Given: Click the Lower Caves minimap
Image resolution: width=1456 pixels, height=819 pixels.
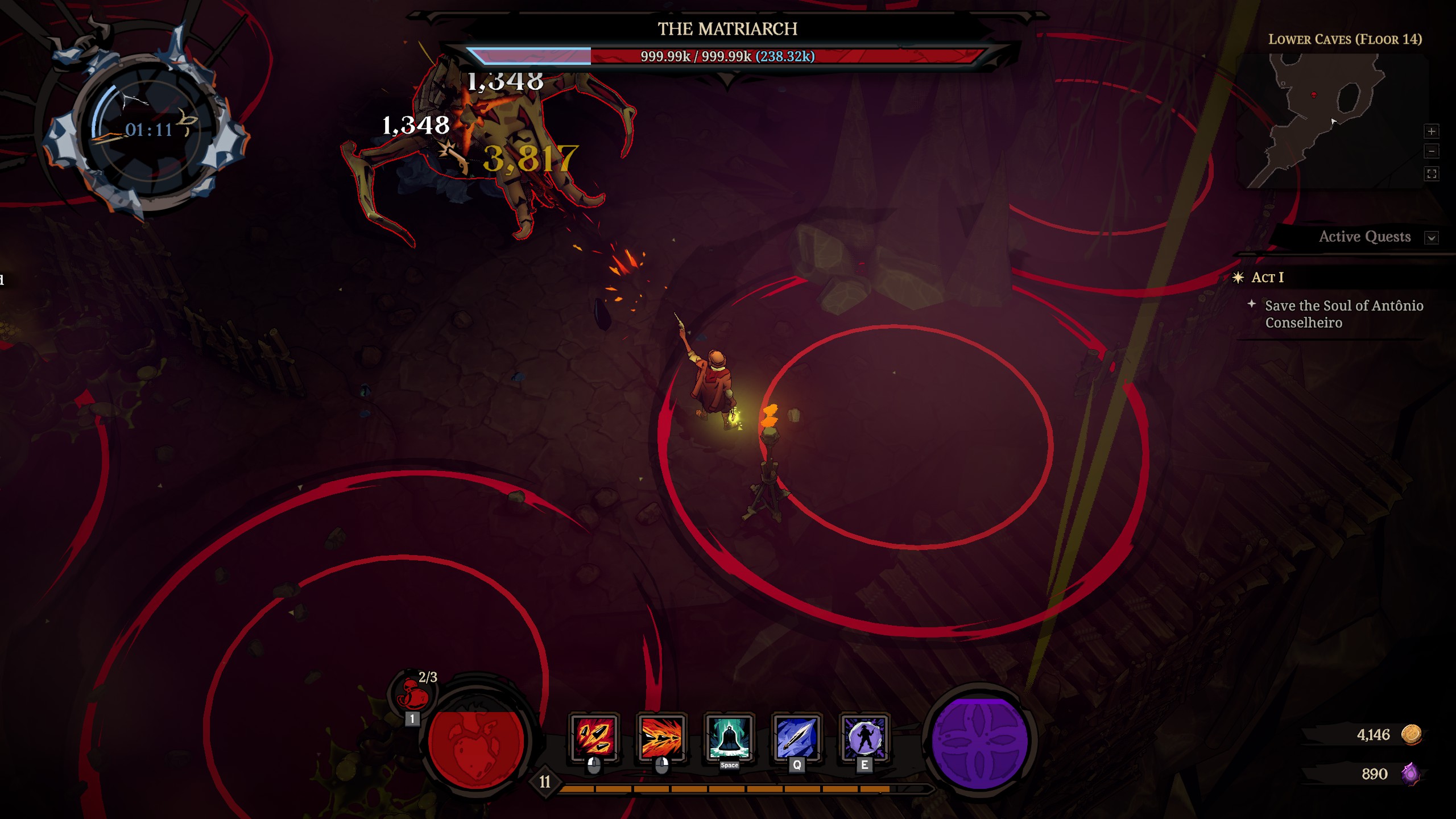Looking at the screenshot, I should pyautogui.click(x=1331, y=121).
